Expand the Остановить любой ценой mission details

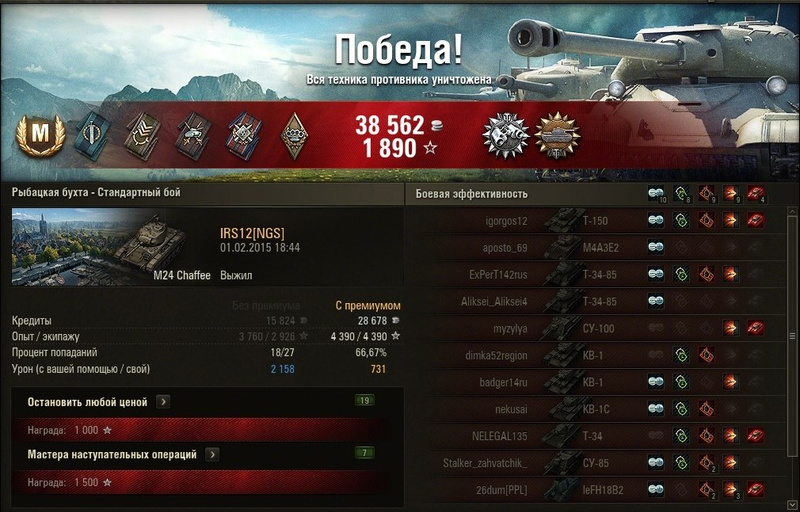pyautogui.click(x=163, y=402)
